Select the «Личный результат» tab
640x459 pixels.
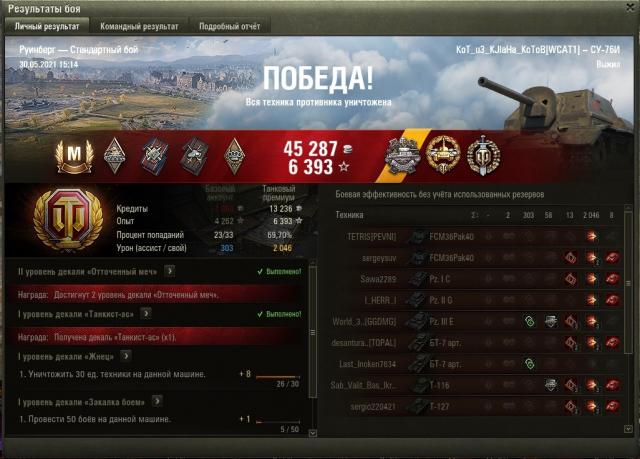(45, 25)
